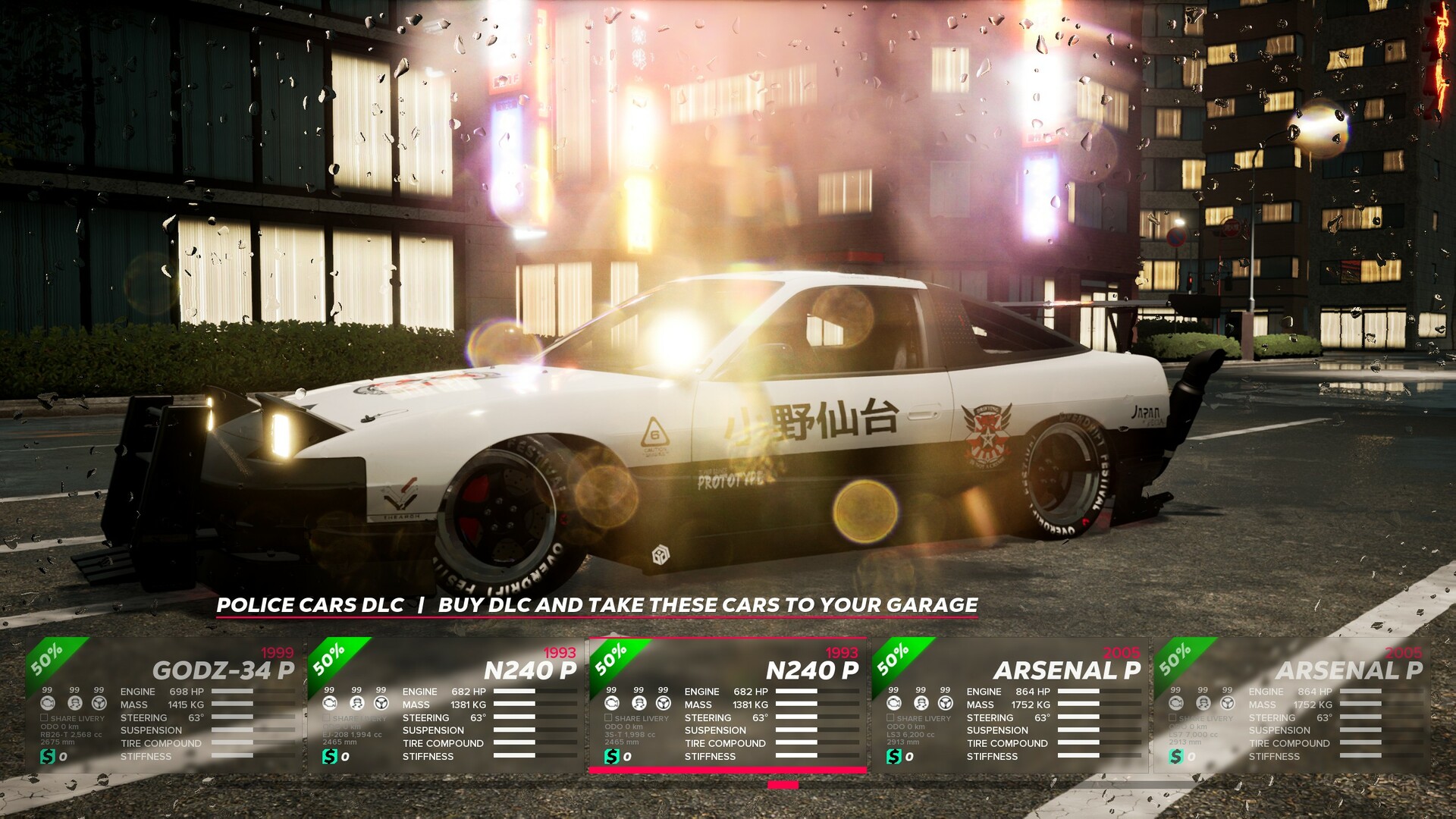Click the currency S icon on the selected N240 P card

(x=612, y=755)
